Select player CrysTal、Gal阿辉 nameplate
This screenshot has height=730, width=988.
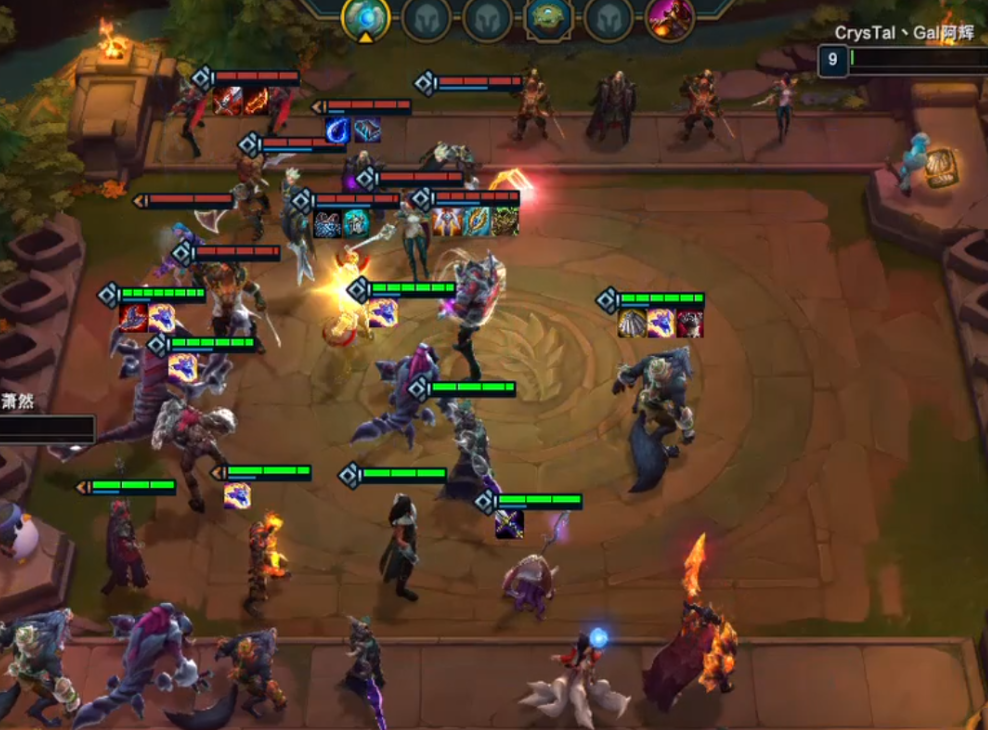(x=904, y=34)
